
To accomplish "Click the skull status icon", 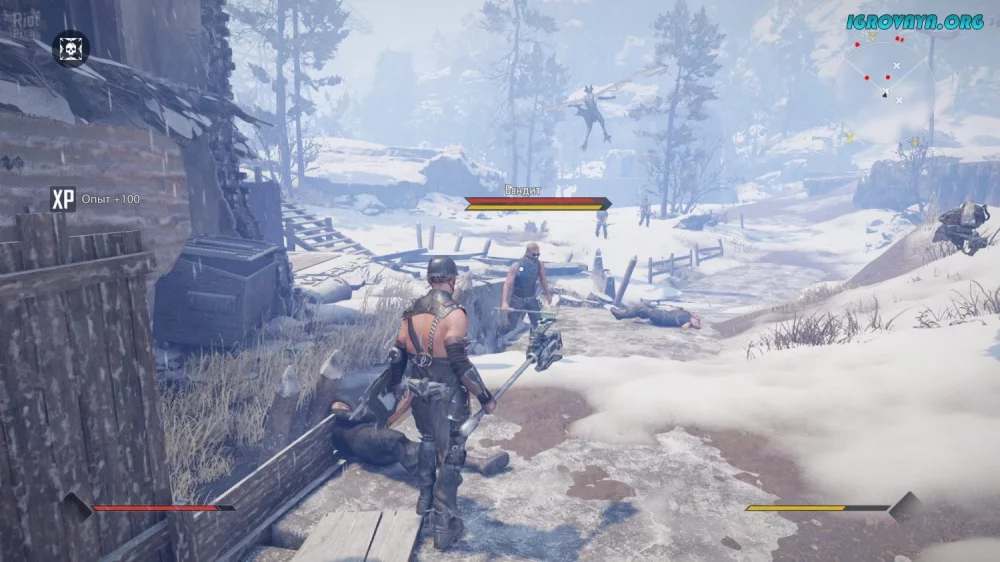I will click(70, 47).
